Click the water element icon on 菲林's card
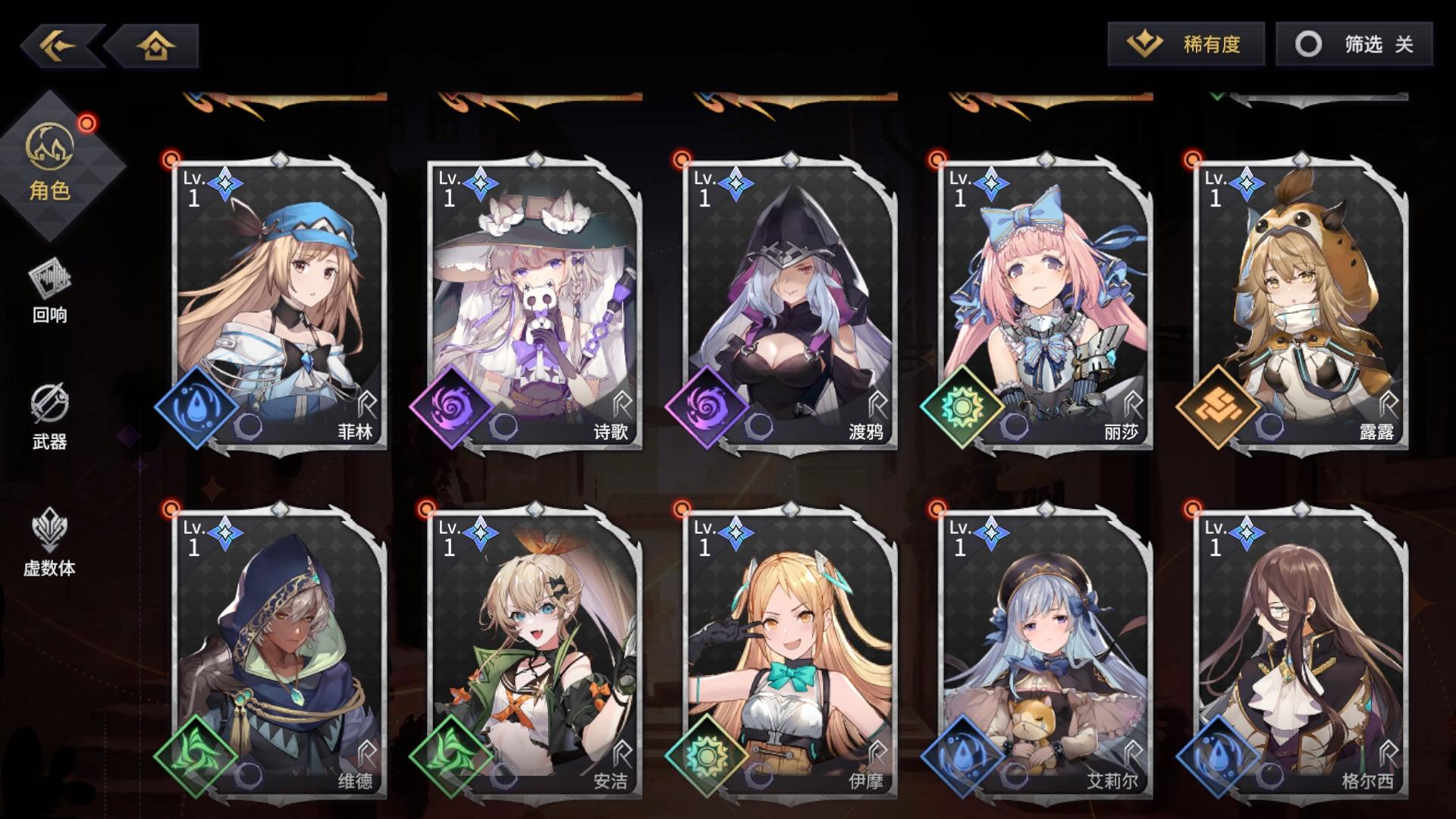1456x819 pixels. pyautogui.click(x=198, y=406)
